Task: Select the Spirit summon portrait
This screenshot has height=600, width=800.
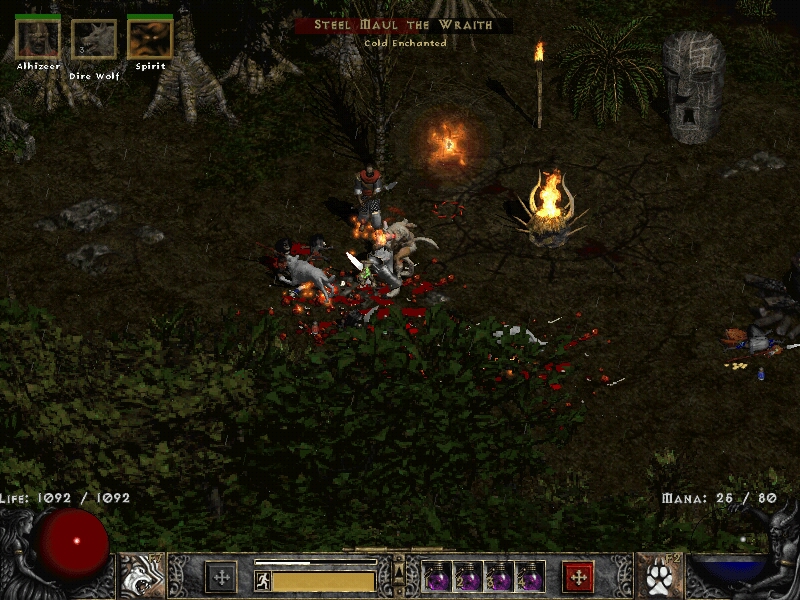Action: (150, 38)
